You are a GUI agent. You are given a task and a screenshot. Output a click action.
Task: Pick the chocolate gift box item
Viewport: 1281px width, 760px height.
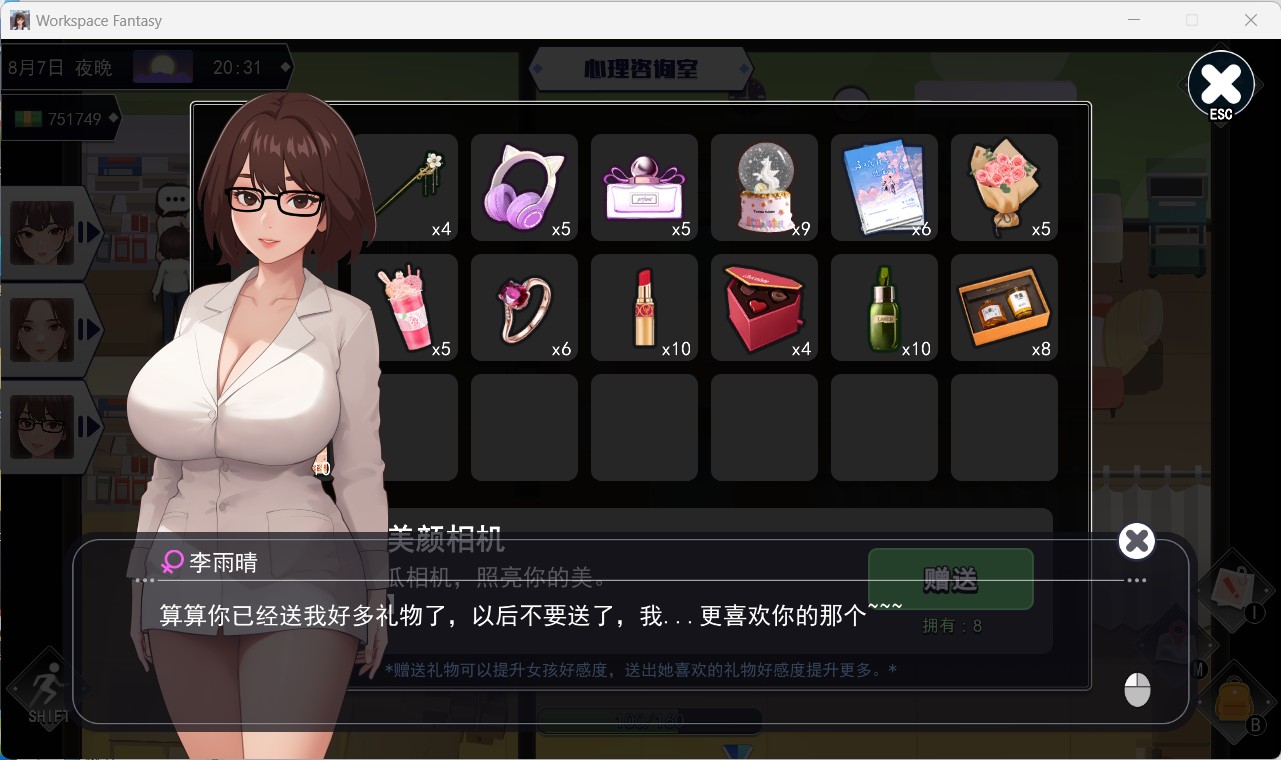click(764, 307)
